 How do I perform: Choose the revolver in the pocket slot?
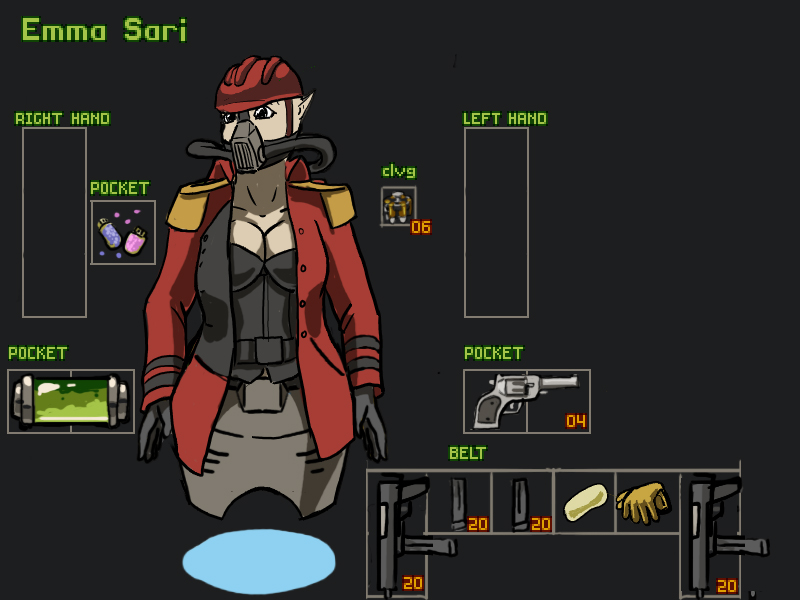(526, 400)
